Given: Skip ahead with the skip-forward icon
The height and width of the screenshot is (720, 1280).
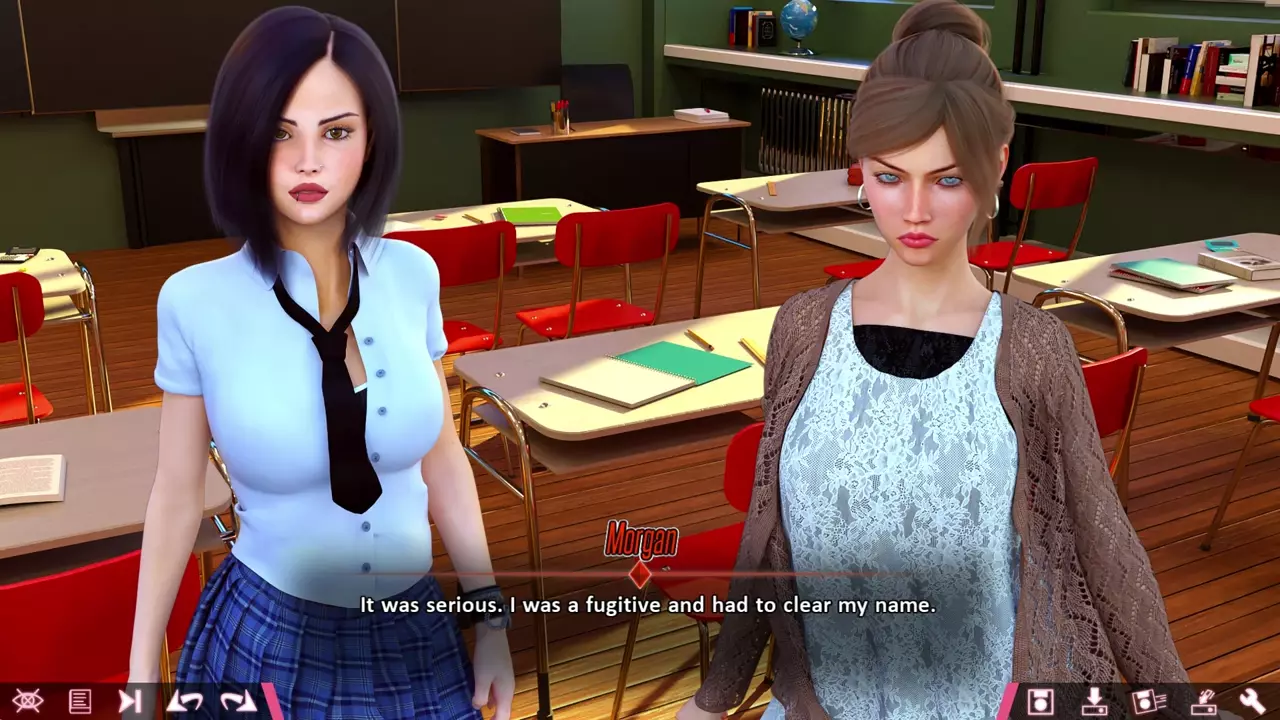Looking at the screenshot, I should coord(130,701).
